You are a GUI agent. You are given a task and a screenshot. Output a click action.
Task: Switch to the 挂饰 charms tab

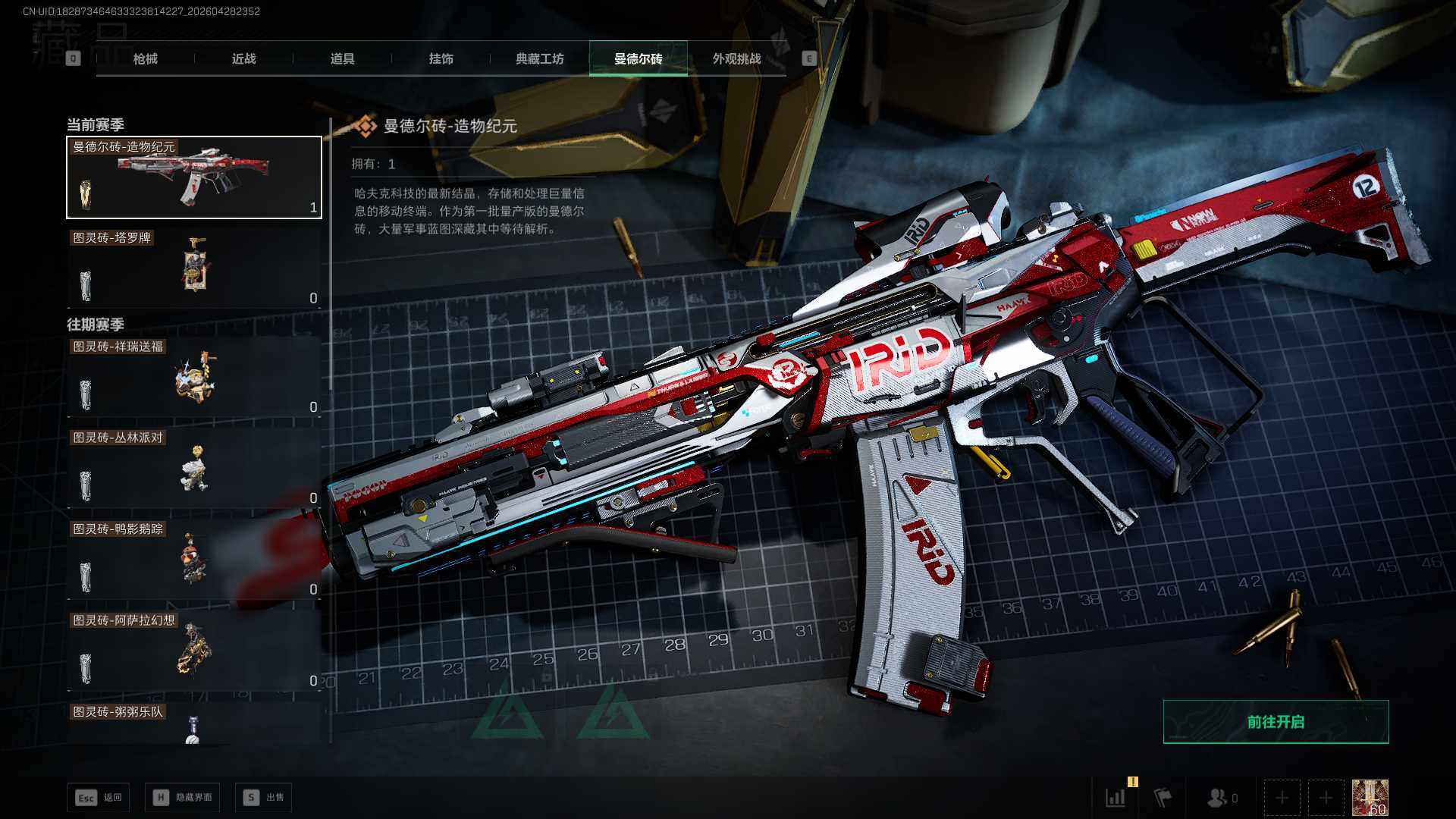point(441,58)
